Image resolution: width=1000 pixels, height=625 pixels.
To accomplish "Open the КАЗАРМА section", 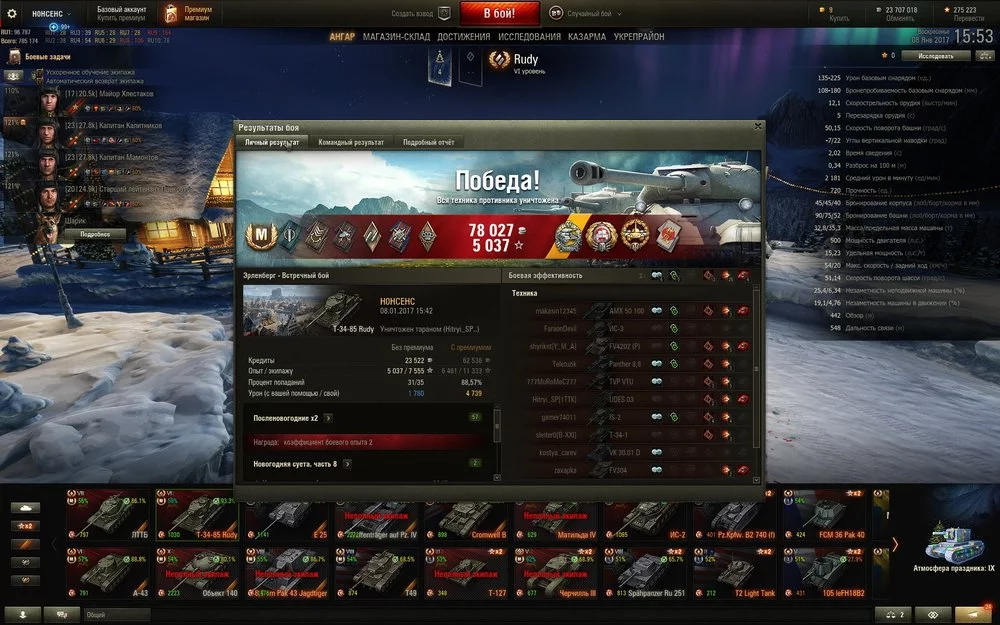I will (x=587, y=37).
